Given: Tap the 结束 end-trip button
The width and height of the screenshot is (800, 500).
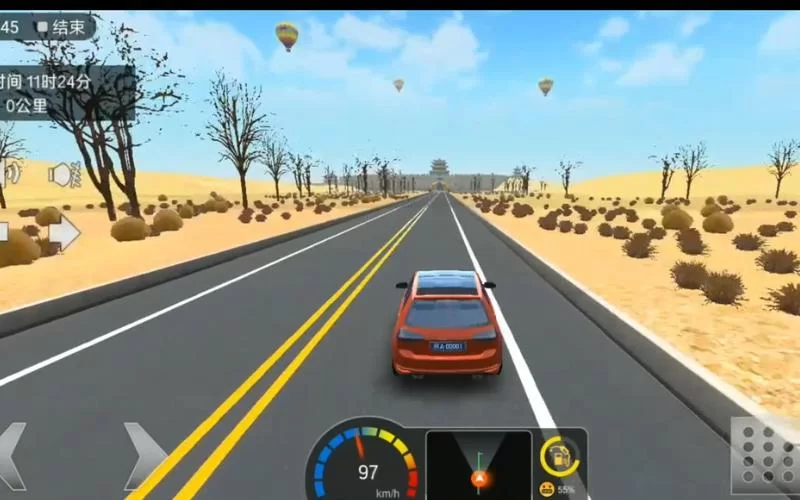Looking at the screenshot, I should [62, 26].
